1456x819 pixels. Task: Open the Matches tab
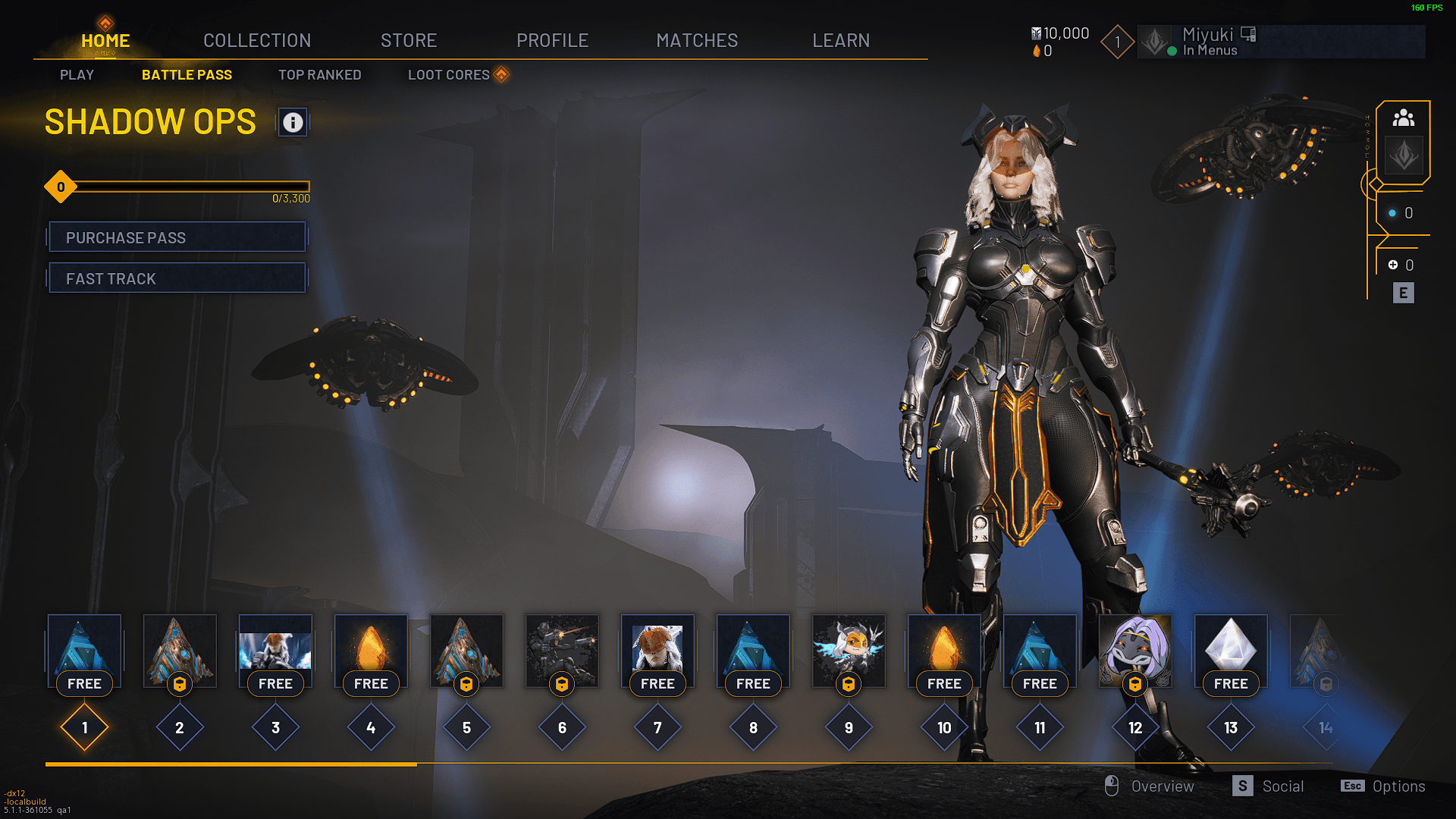pos(697,40)
